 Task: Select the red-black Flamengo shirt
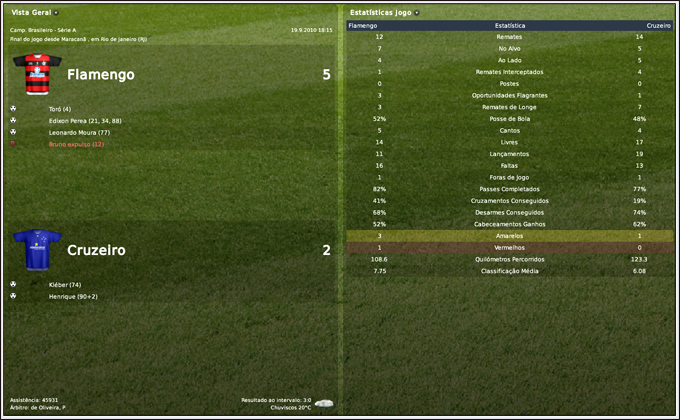[x=32, y=75]
